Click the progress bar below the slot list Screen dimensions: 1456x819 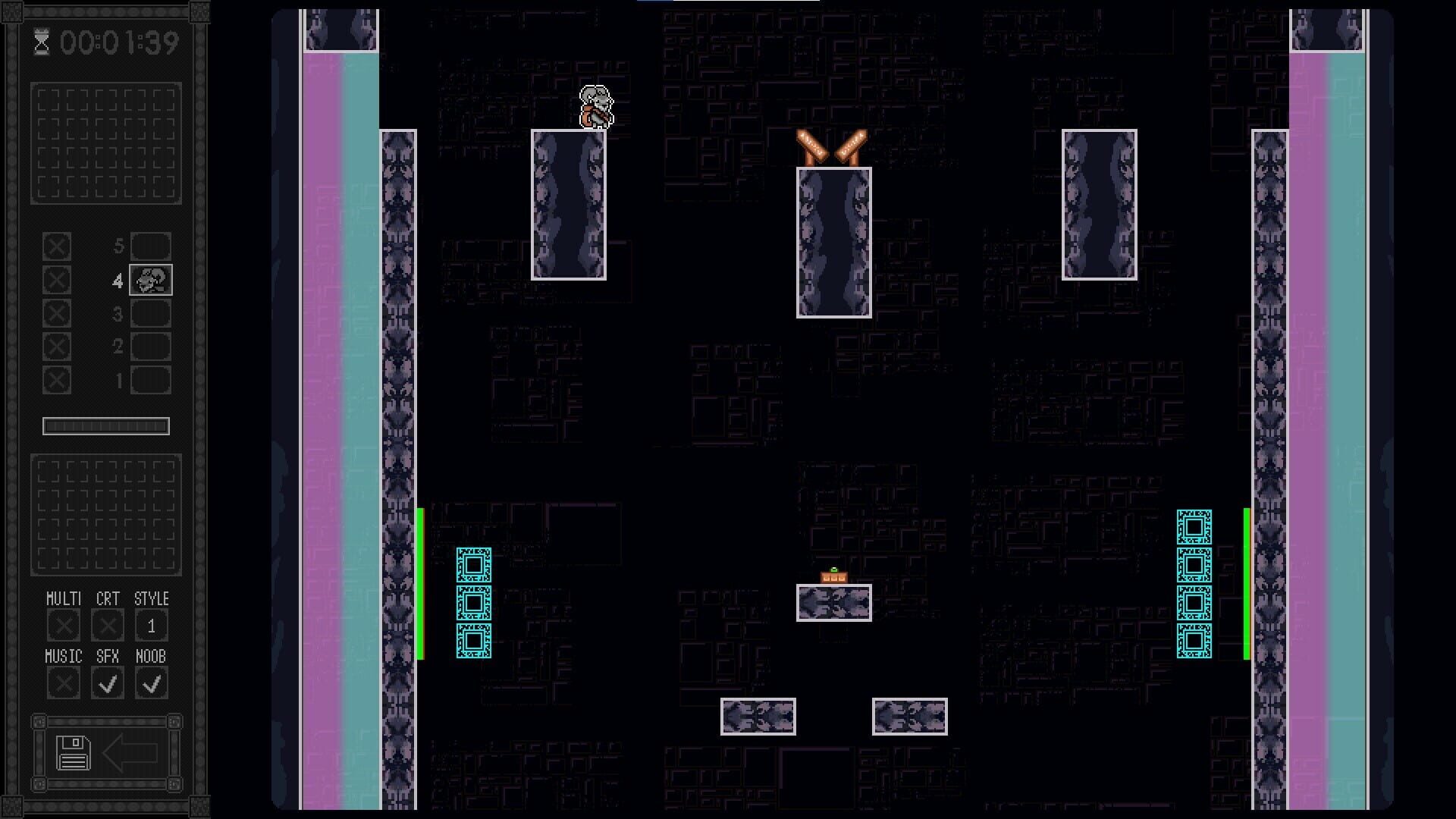pos(106,425)
